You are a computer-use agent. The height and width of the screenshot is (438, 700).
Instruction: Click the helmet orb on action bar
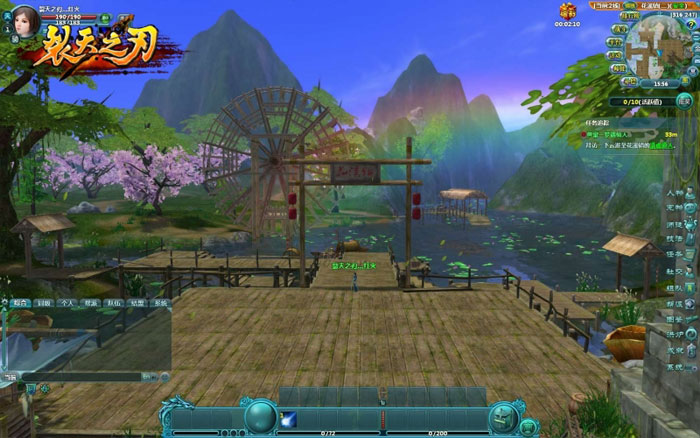coord(503,417)
